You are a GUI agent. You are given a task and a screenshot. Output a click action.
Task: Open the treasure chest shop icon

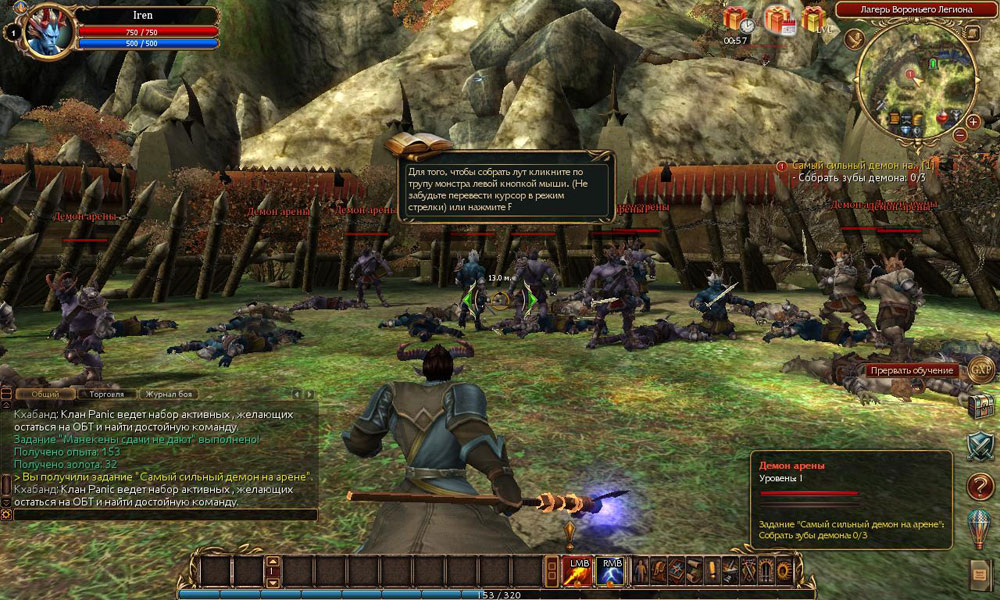[982, 406]
